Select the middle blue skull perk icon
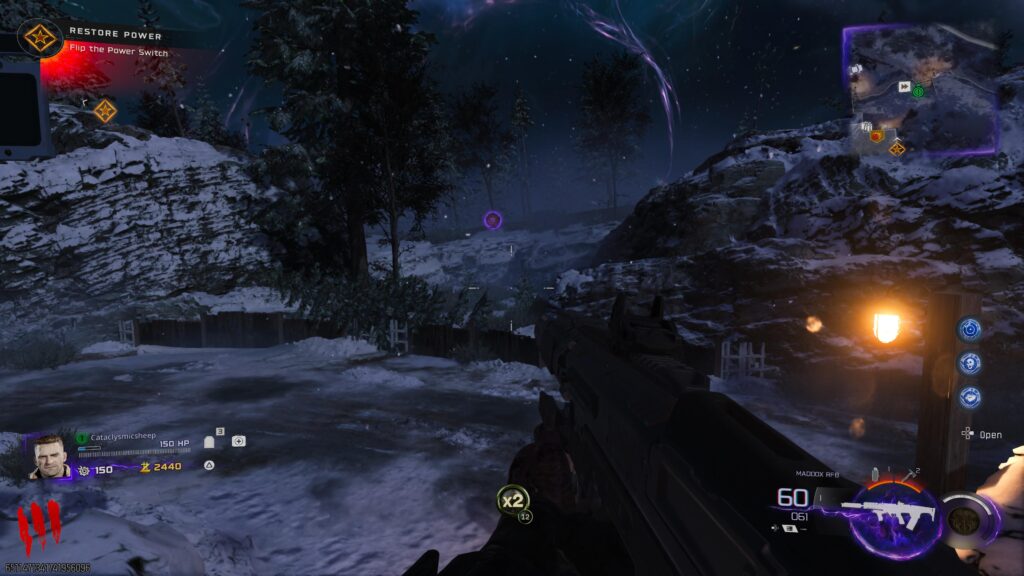1024x576 pixels. pos(969,363)
